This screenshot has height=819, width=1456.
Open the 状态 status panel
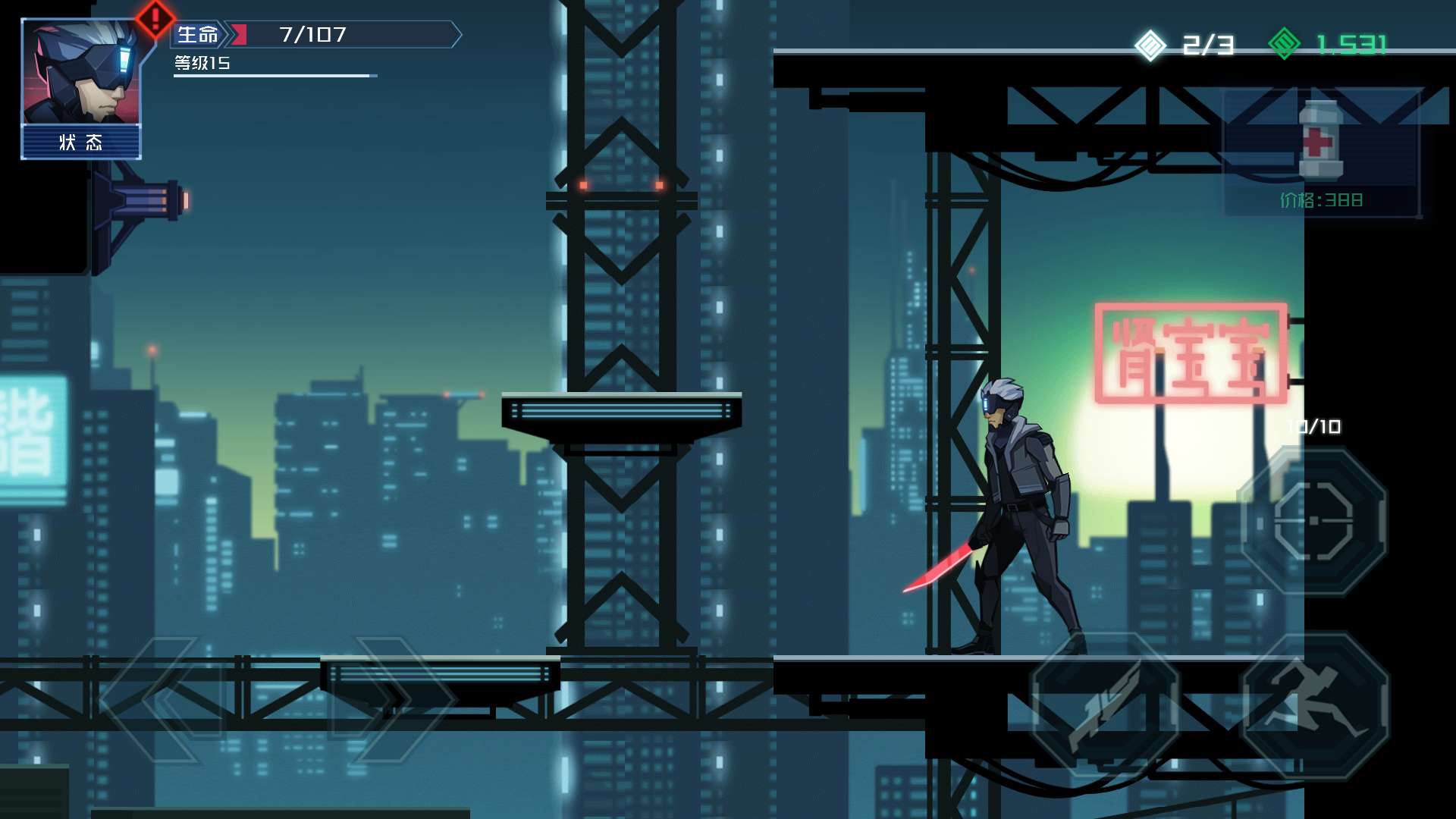click(80, 143)
